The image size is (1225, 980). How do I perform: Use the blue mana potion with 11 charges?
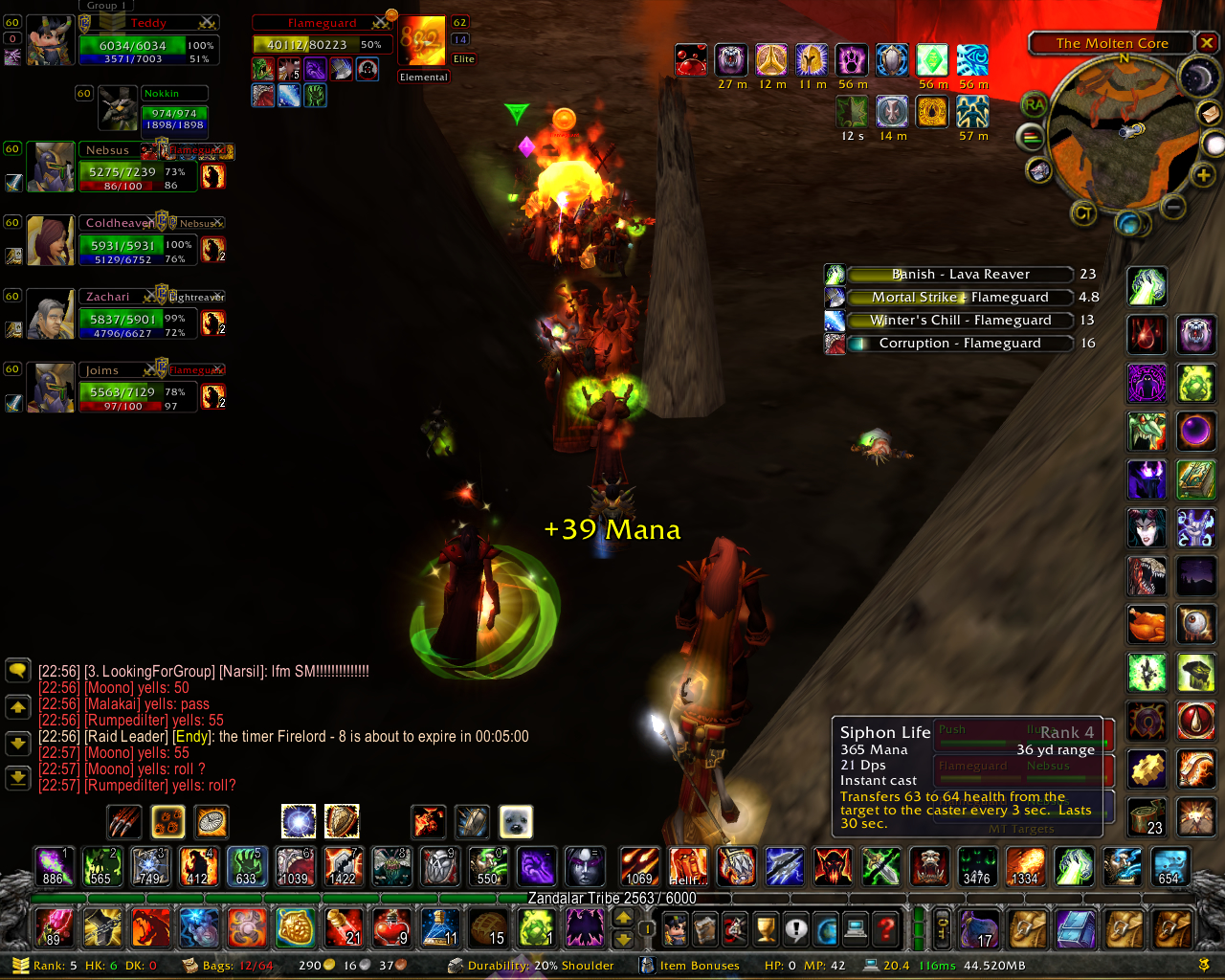coord(439,927)
